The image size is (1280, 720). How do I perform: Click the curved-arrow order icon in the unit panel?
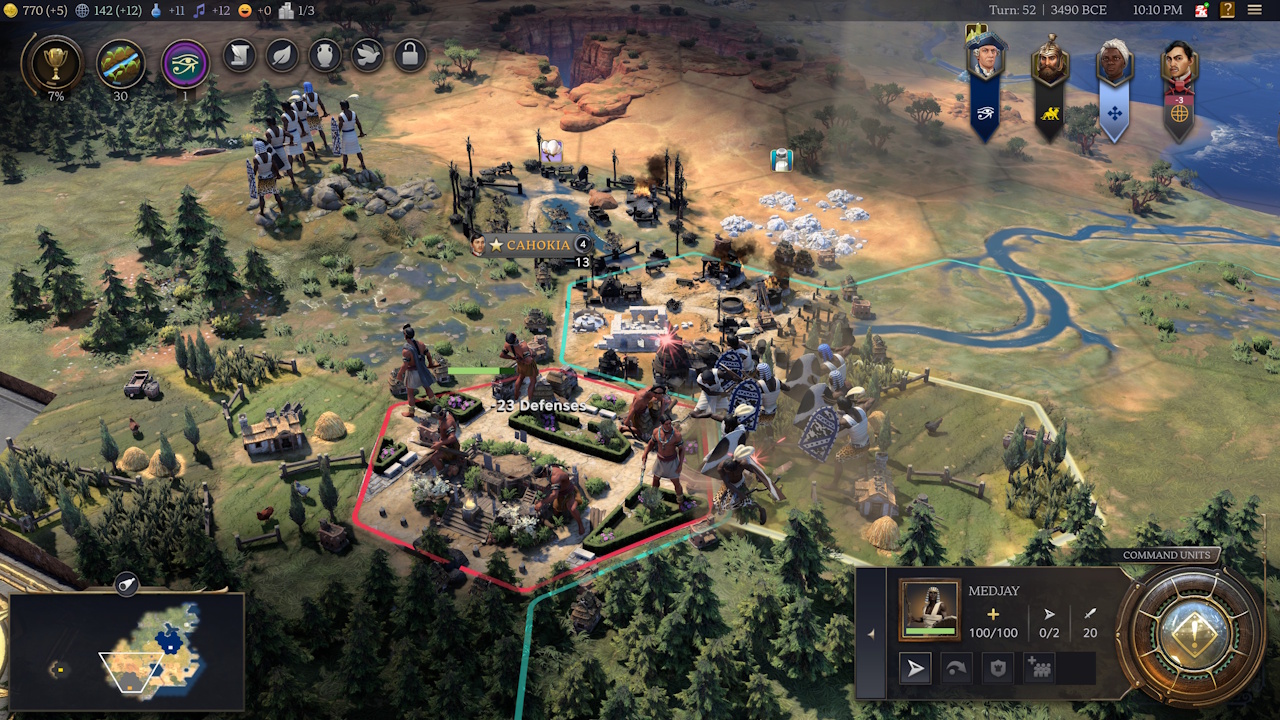(x=957, y=667)
